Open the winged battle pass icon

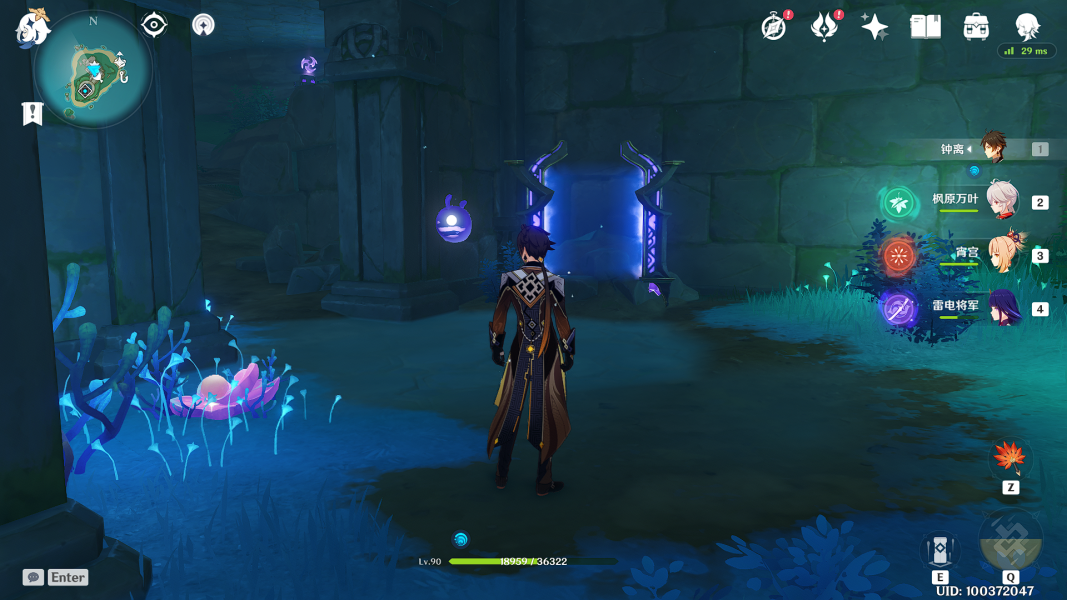(x=824, y=27)
